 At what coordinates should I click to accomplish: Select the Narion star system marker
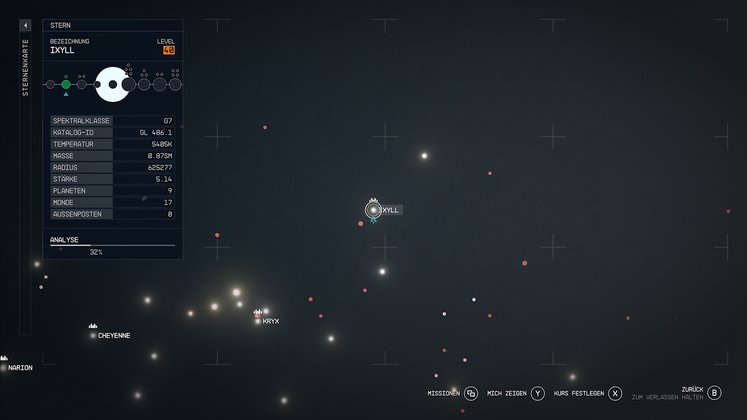tap(4, 367)
